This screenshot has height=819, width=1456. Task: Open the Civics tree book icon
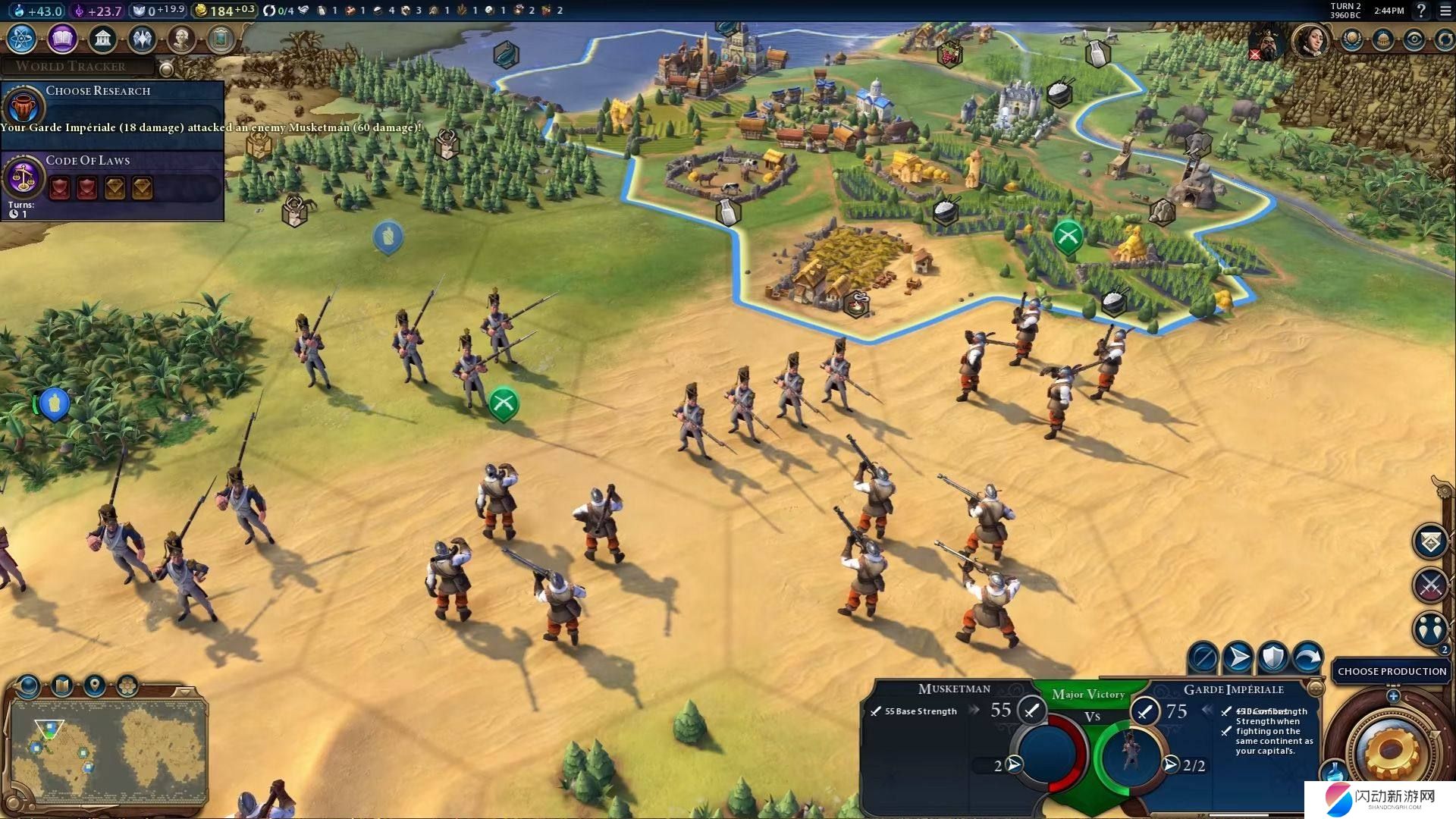click(62, 38)
